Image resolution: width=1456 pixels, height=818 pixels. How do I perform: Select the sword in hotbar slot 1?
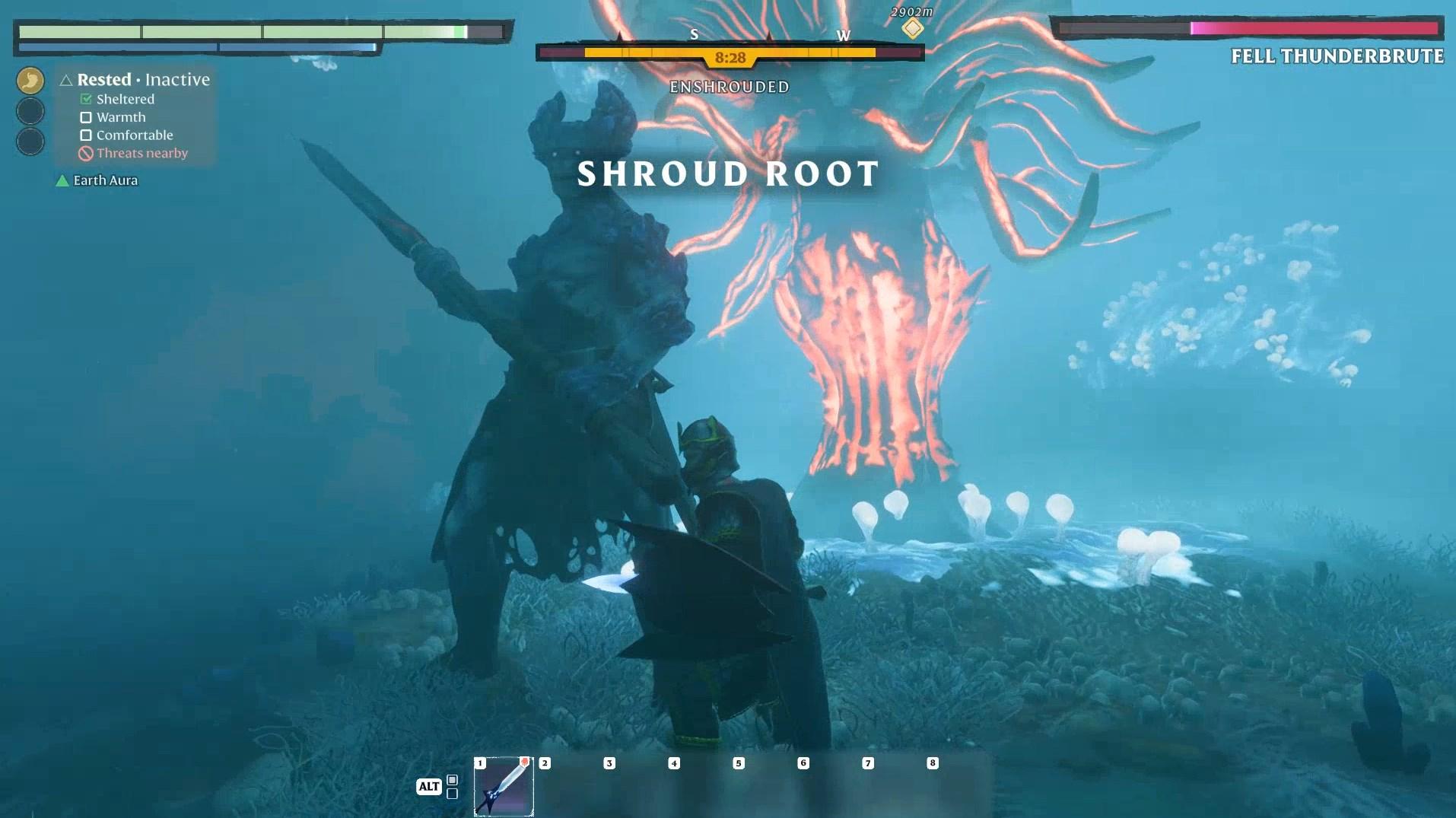(503, 787)
